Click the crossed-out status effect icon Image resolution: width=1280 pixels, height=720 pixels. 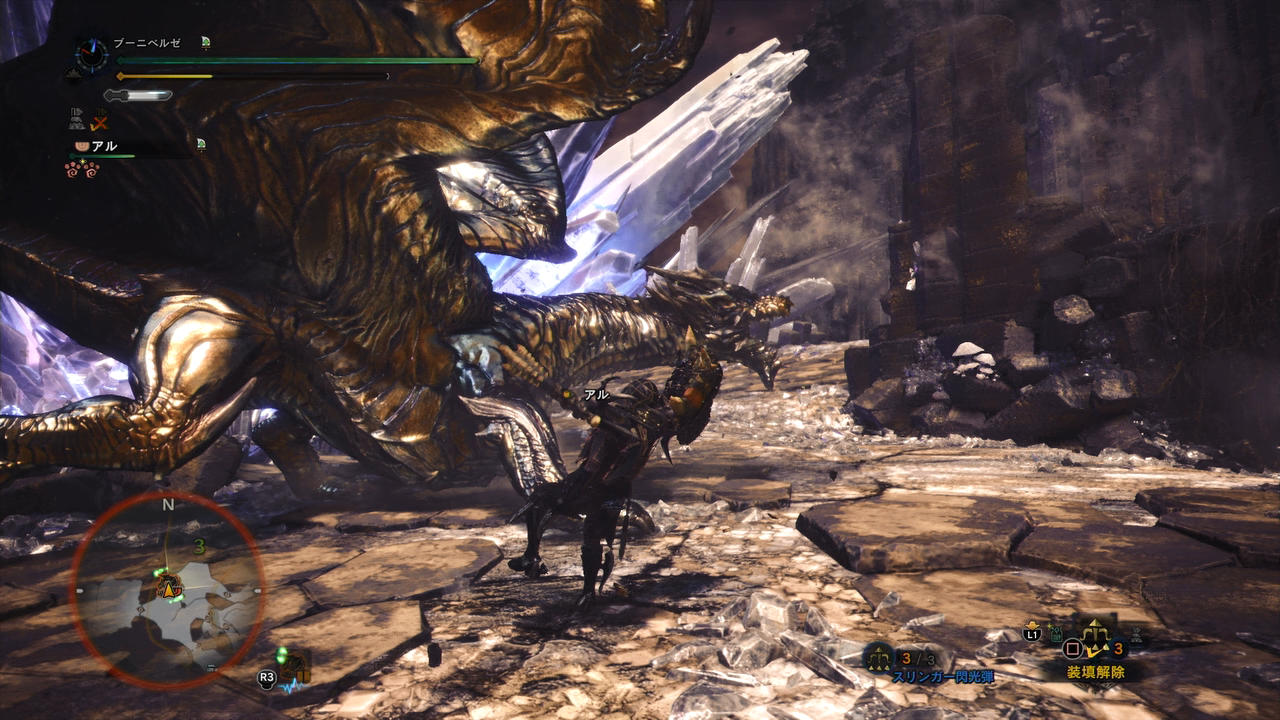coord(99,122)
